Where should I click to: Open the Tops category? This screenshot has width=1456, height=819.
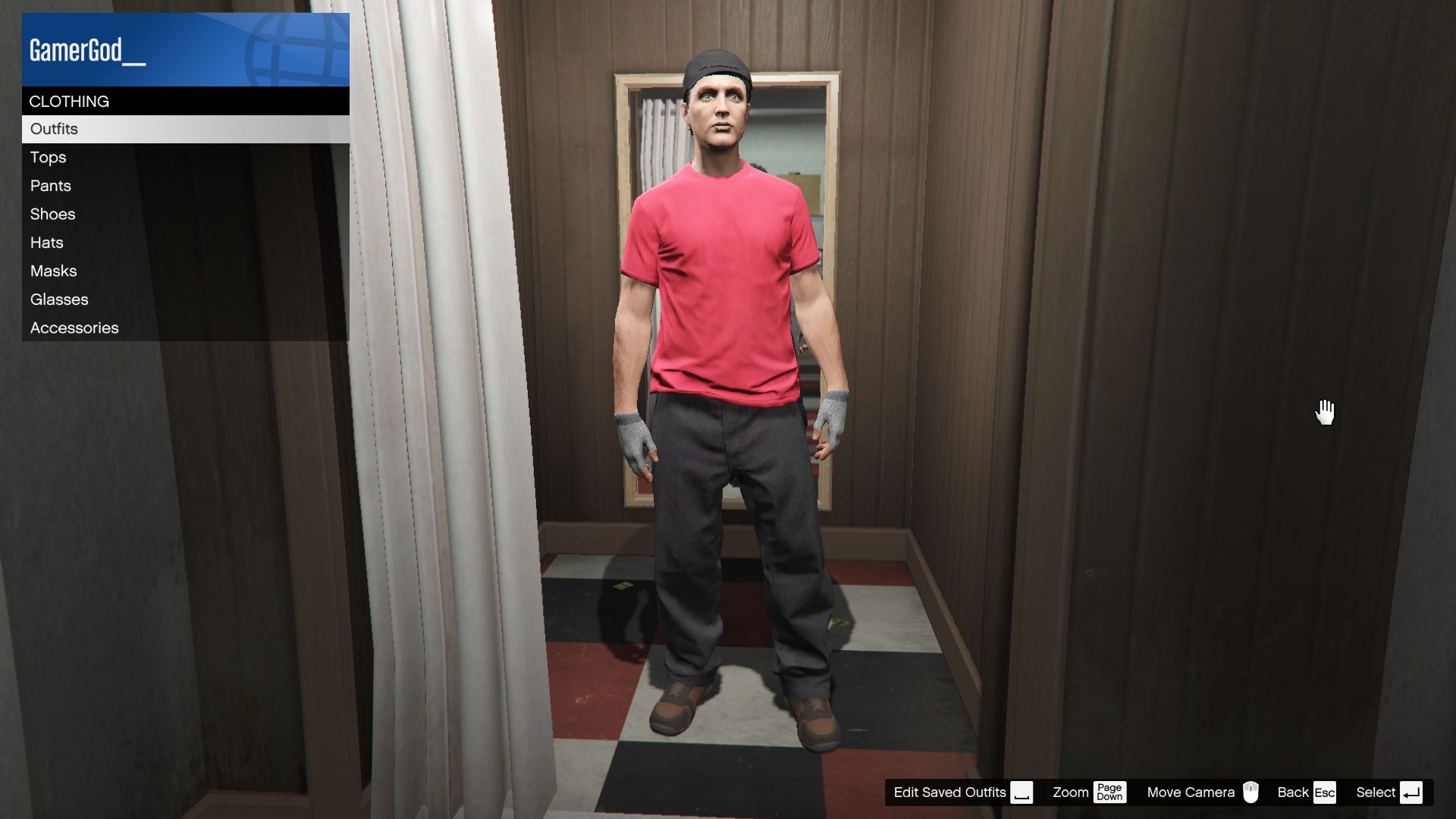click(x=48, y=157)
